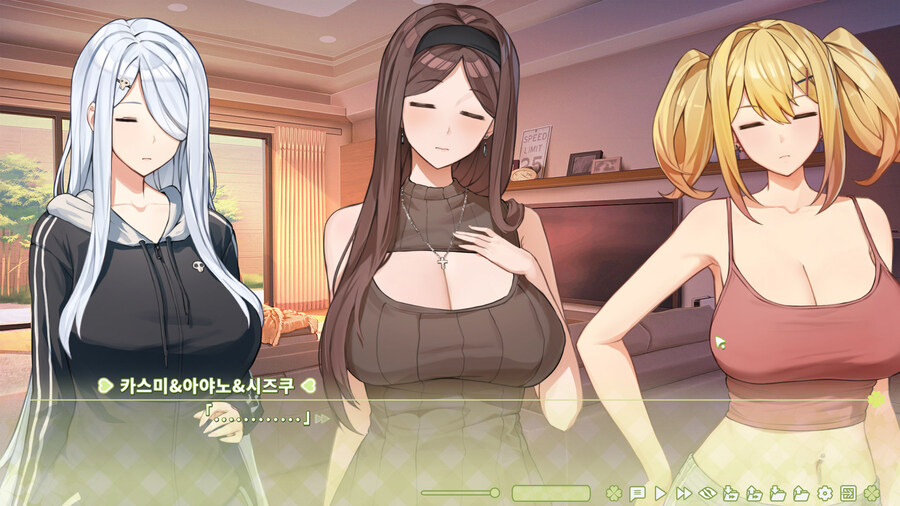The width and height of the screenshot is (900, 506).
Task: Click the exit arrow box icon
Action: 848,493
